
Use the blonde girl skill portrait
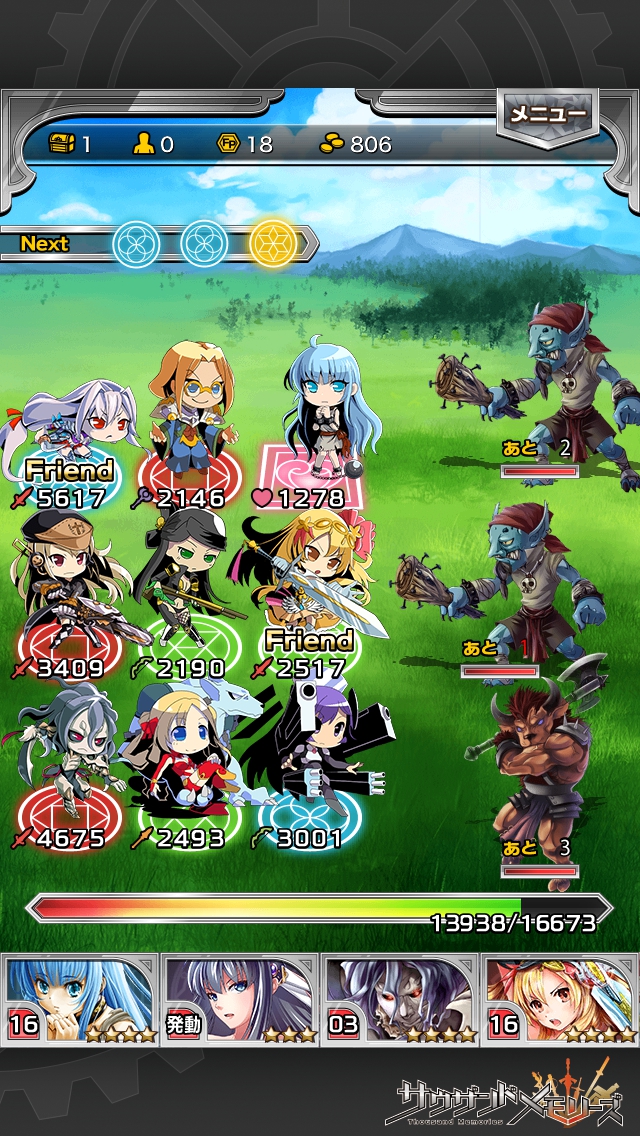point(560,999)
